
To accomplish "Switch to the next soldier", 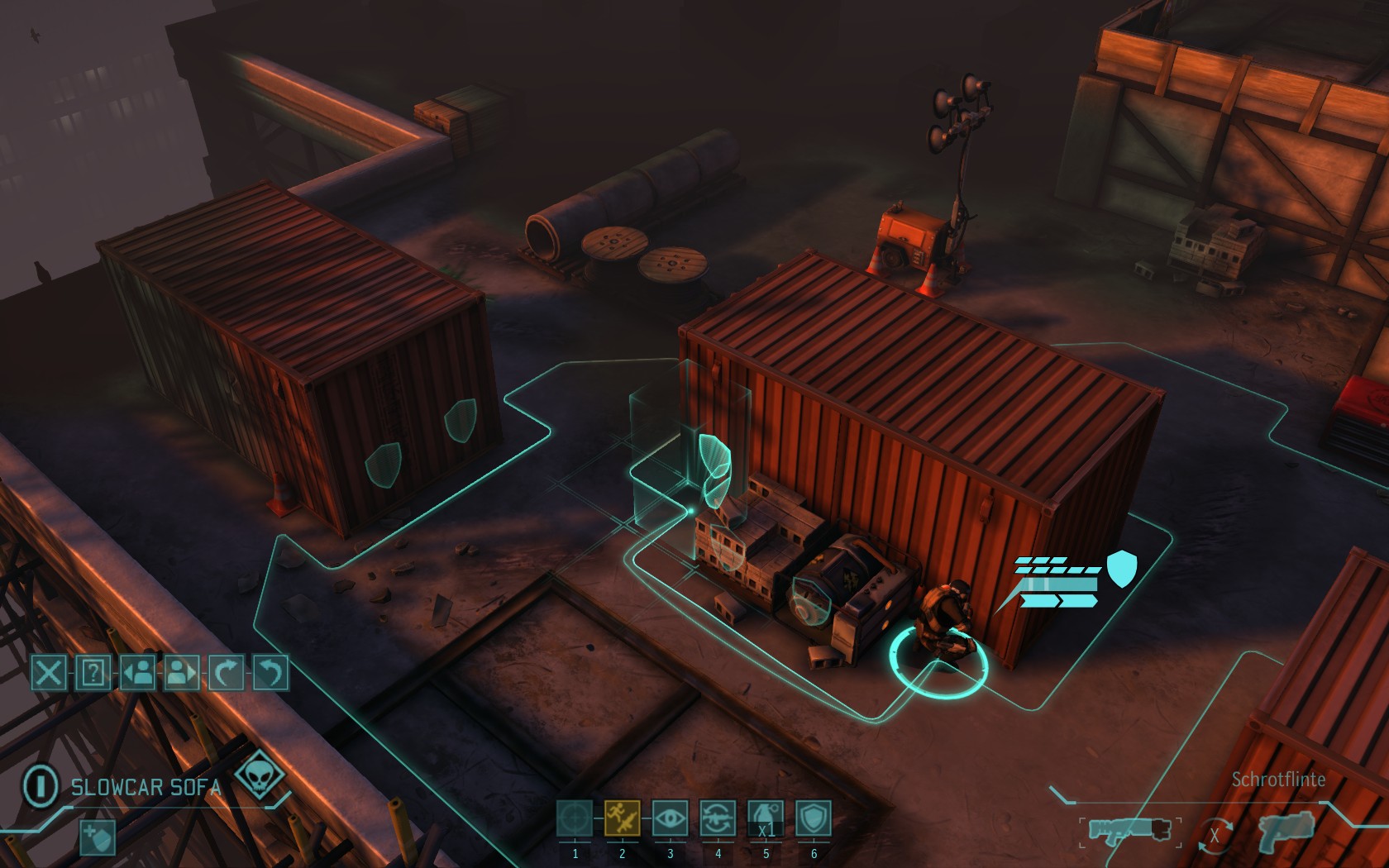I will coord(182,673).
